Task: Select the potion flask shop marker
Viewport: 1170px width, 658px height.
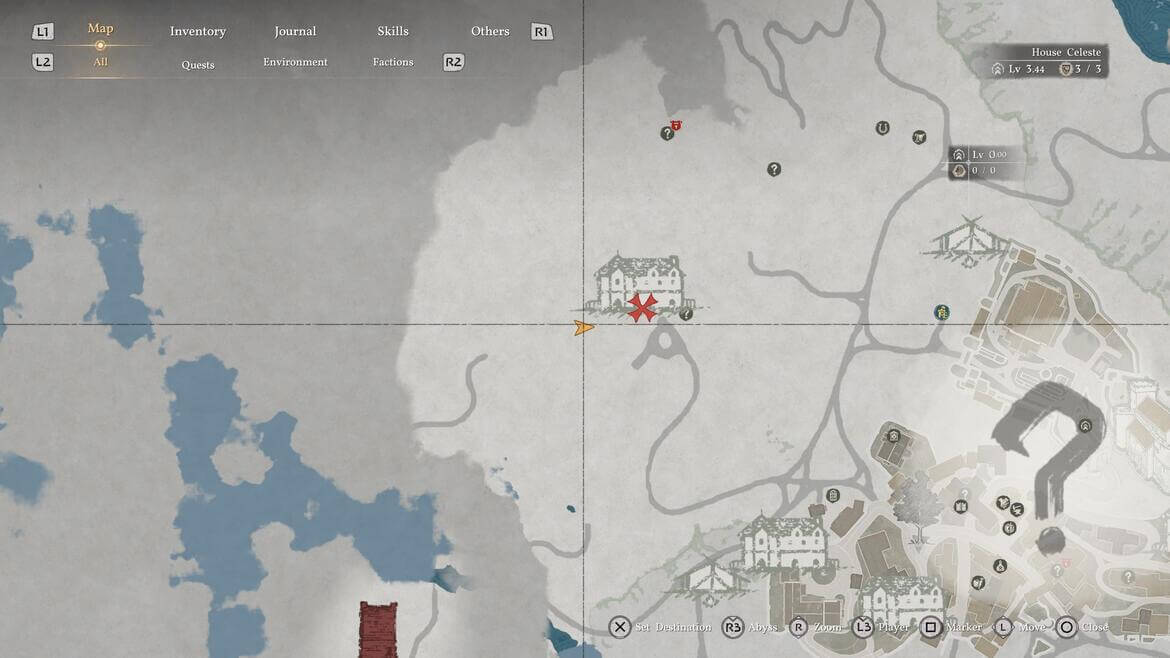Action: click(999, 566)
